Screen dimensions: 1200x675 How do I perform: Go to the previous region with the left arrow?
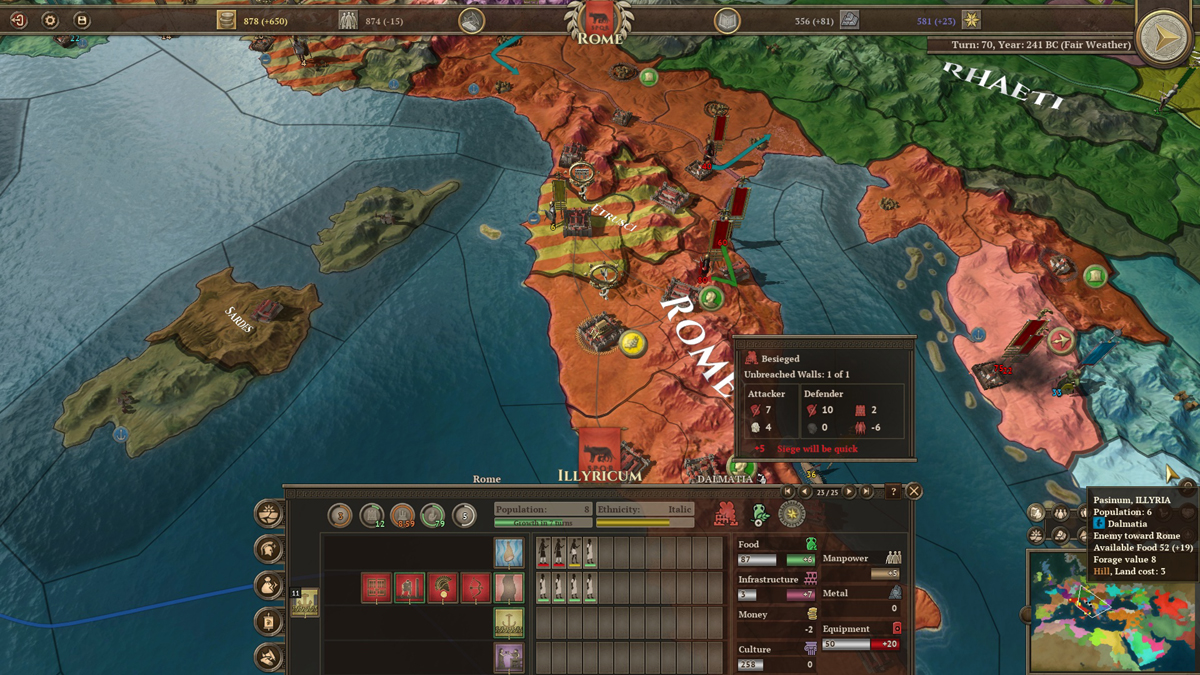[805, 491]
